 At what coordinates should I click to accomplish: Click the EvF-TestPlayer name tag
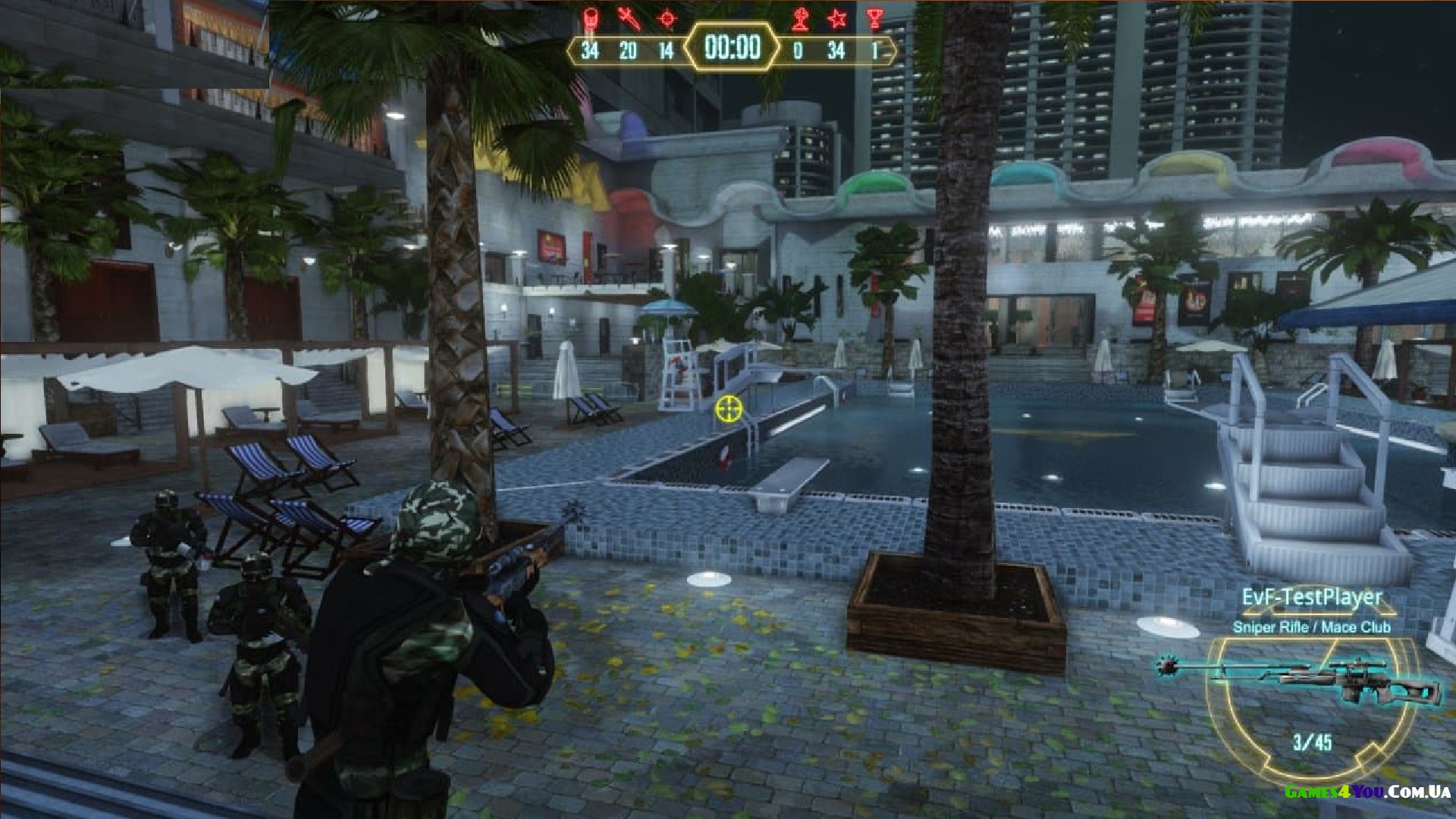tap(1312, 598)
